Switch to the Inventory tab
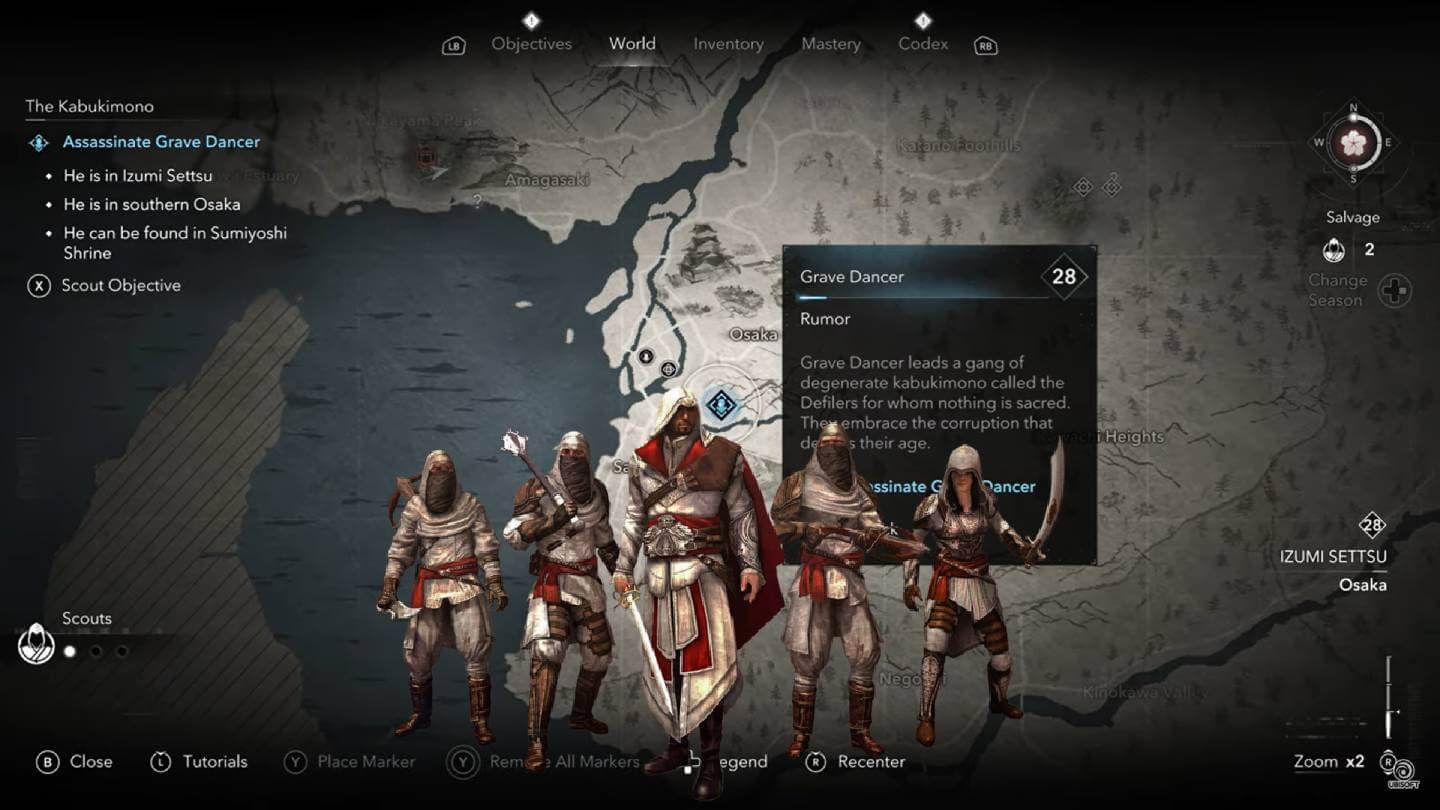This screenshot has width=1440, height=810. coord(728,44)
